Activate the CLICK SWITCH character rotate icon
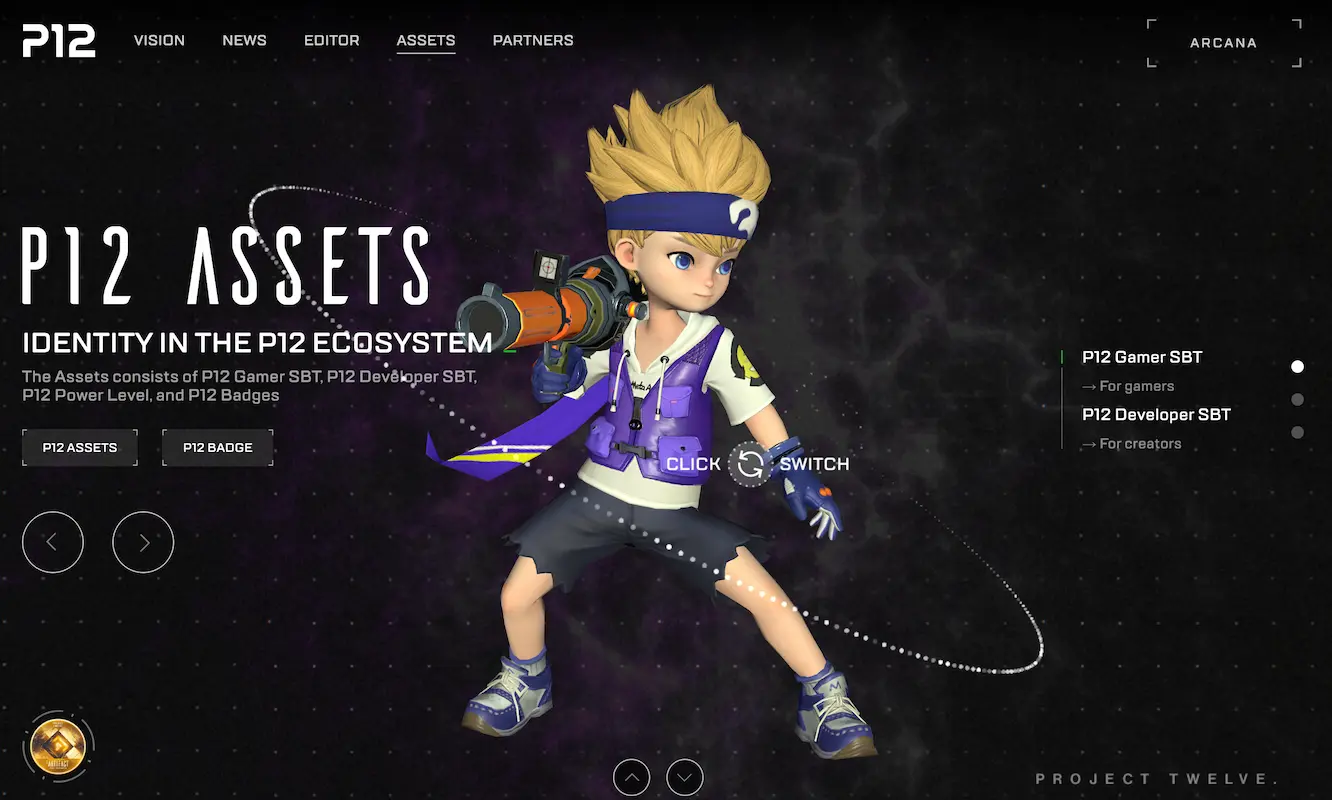This screenshot has width=1332, height=800. (x=748, y=464)
